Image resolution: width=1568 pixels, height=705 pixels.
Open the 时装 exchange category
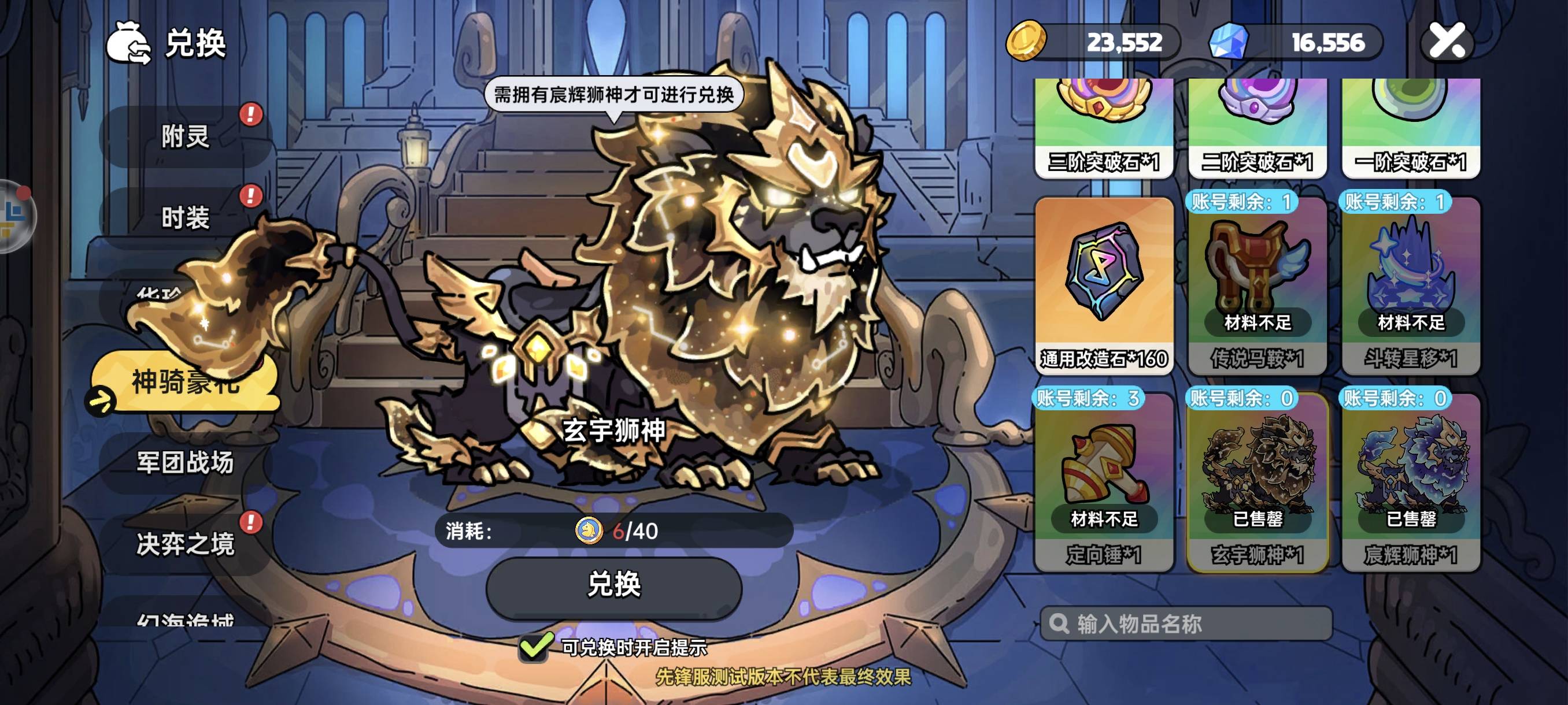pyautogui.click(x=185, y=217)
